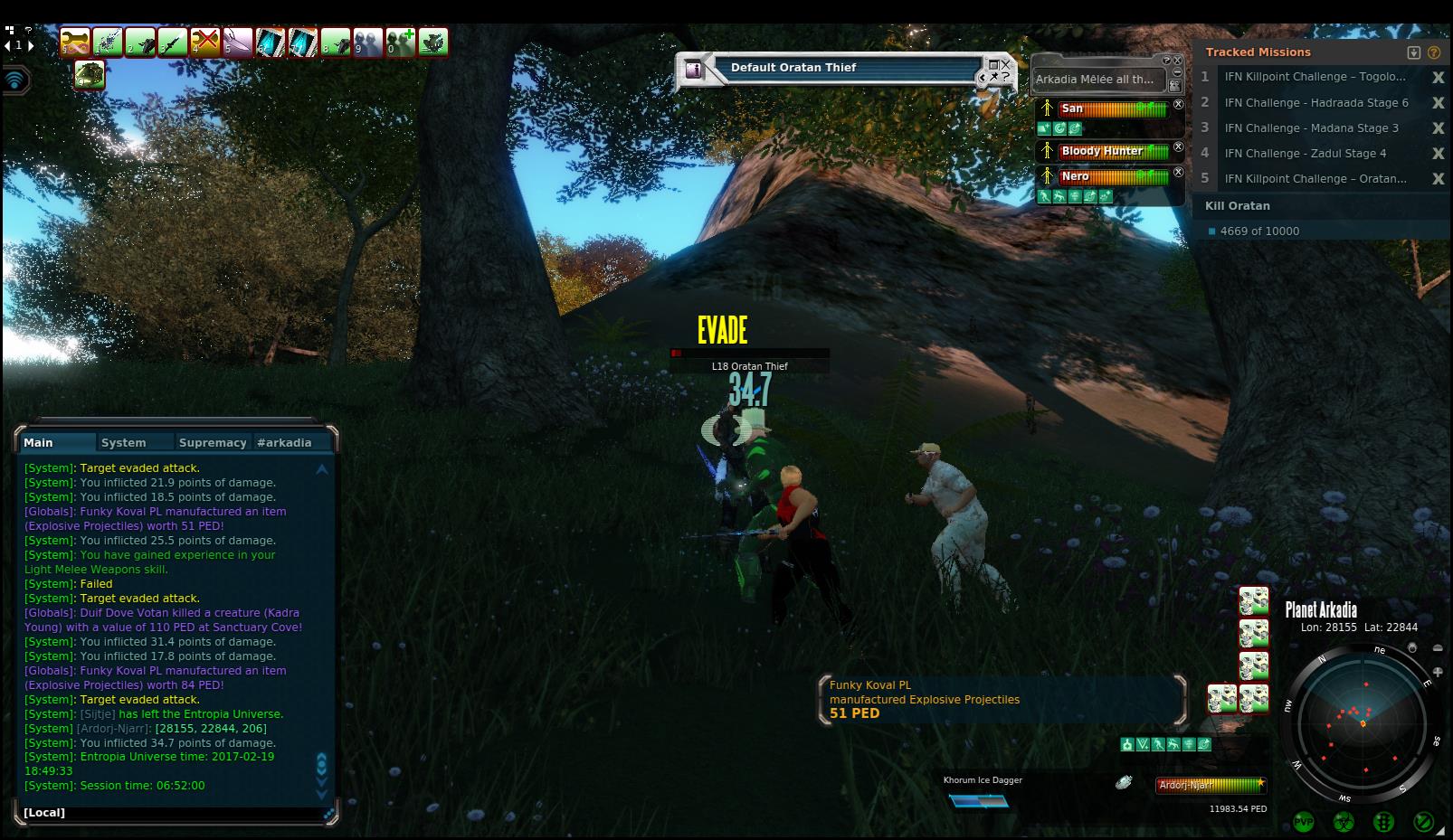Toggle the green PVP button under radar
The image size is (1453, 840).
1304,822
